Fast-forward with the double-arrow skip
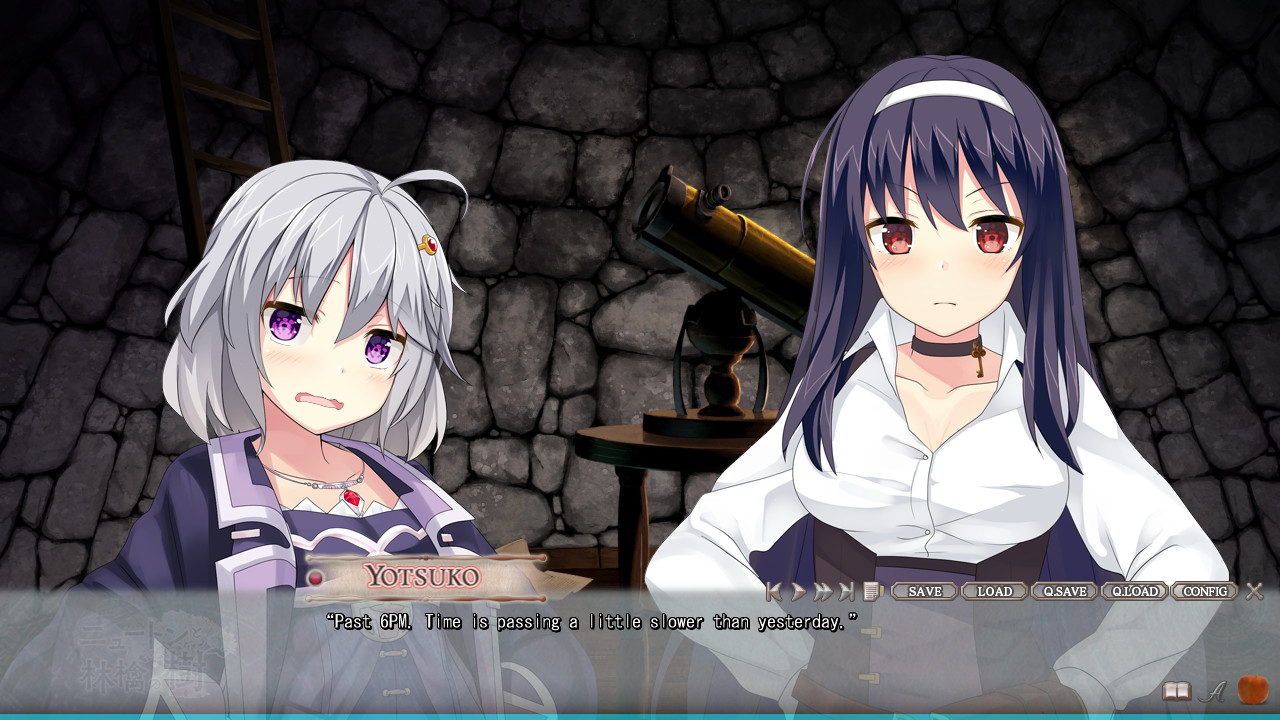The width and height of the screenshot is (1280, 720). (x=822, y=591)
